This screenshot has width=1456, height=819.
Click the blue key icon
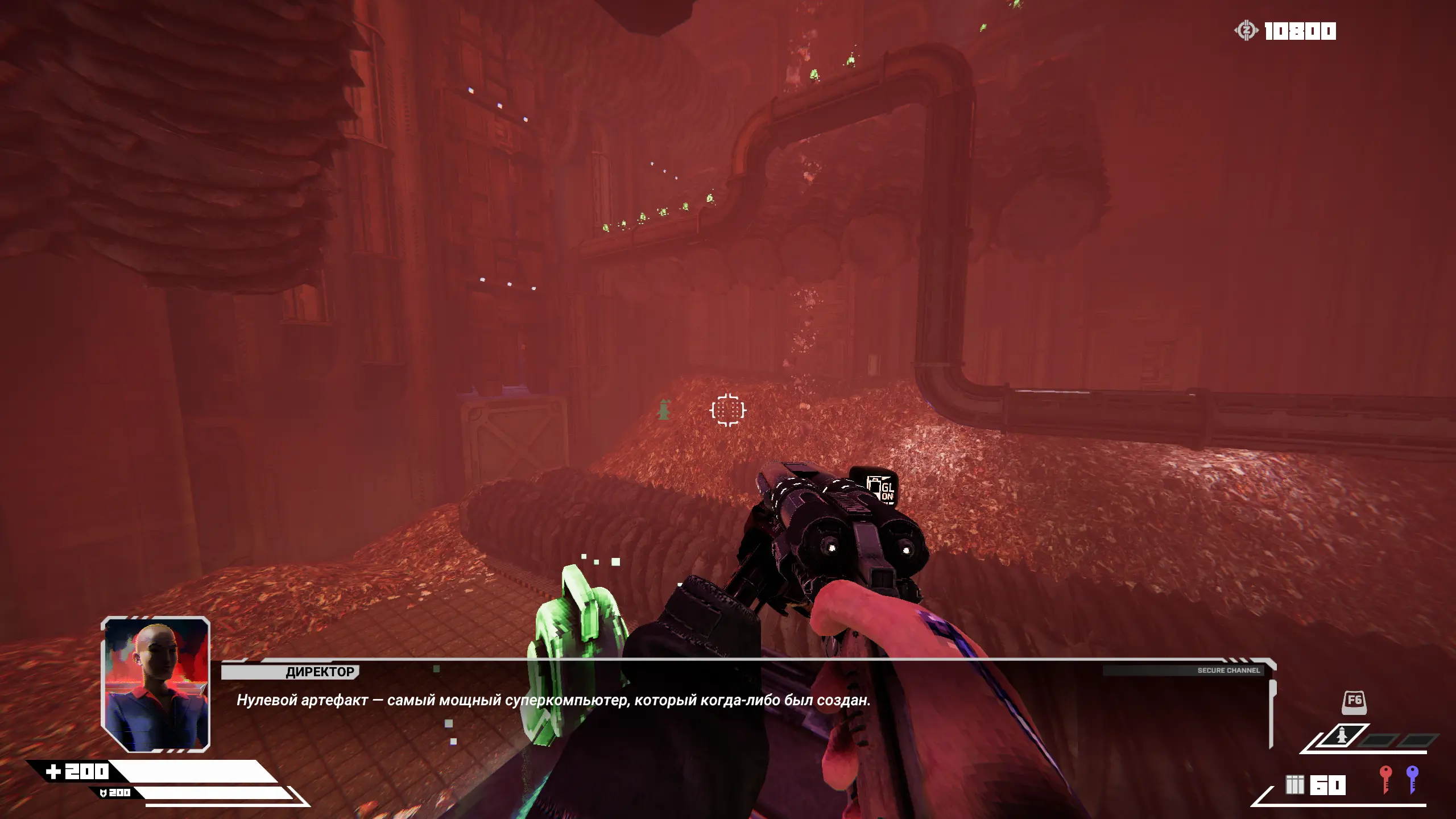point(1412,778)
